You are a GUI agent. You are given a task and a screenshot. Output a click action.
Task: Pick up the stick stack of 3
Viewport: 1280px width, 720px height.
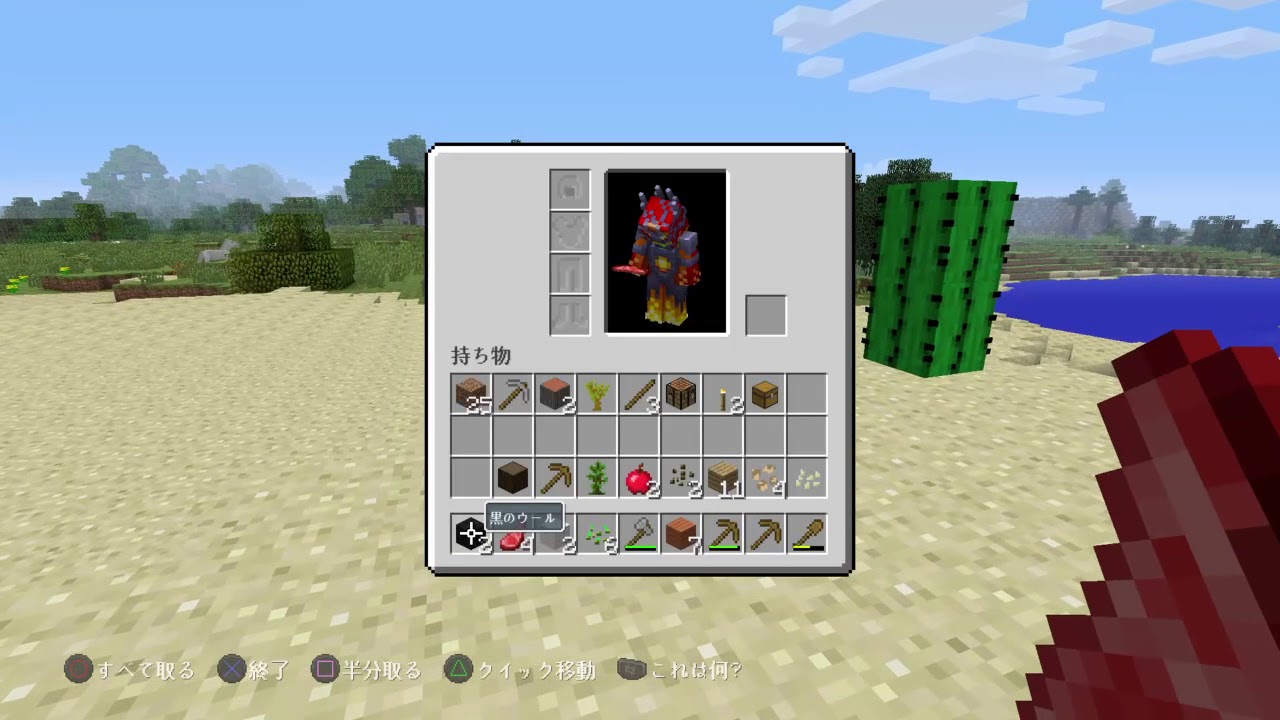tap(637, 395)
